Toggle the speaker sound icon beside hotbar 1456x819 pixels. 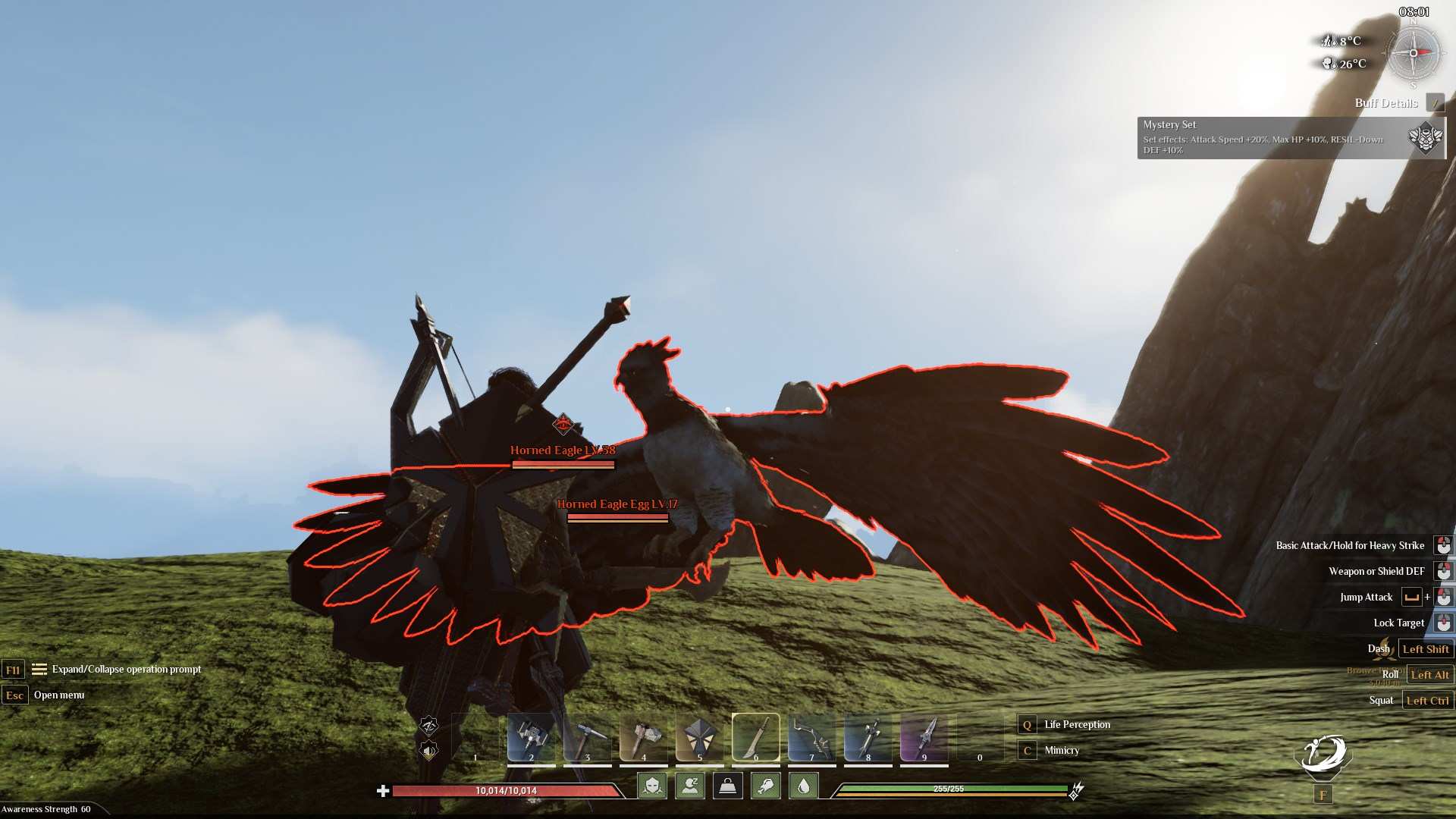point(429,751)
